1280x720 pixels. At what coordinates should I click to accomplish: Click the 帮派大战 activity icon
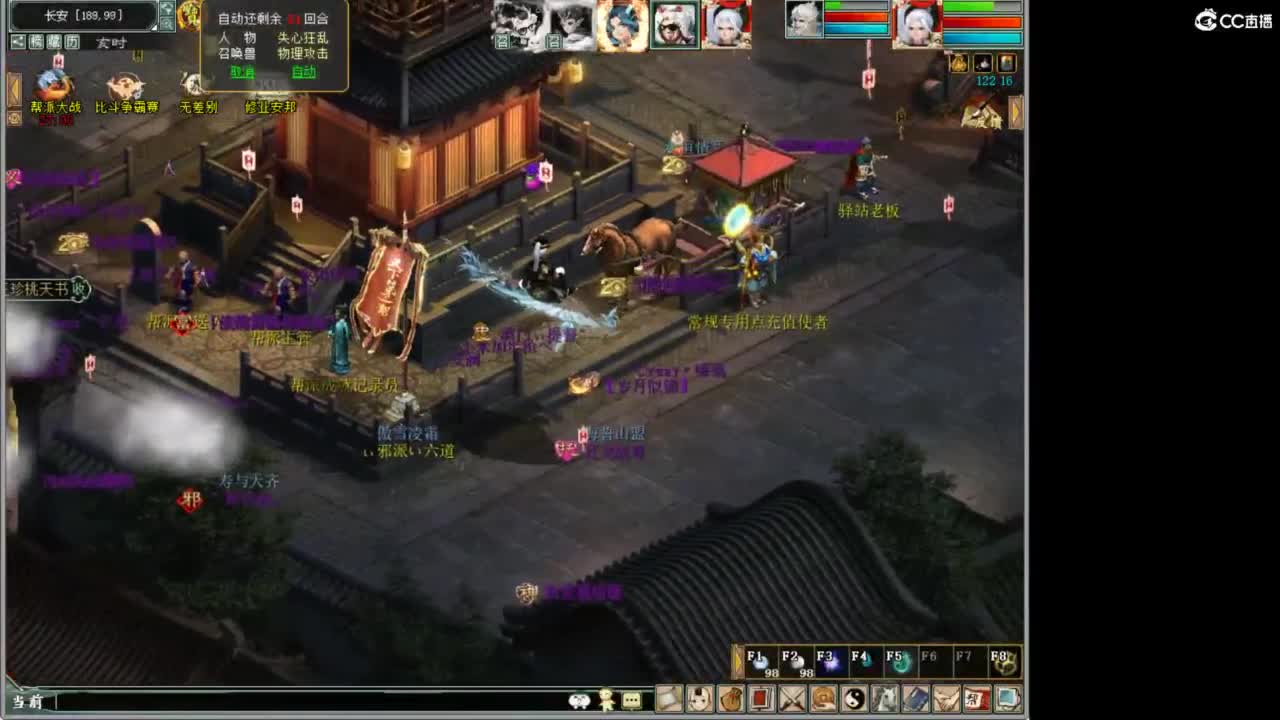pyautogui.click(x=52, y=84)
